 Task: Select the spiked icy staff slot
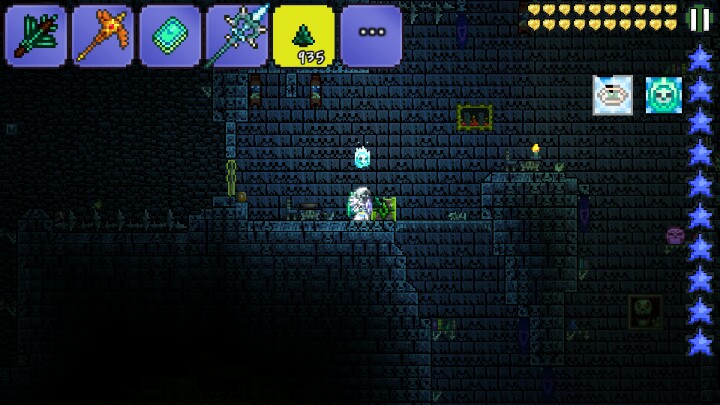pyautogui.click(x=238, y=36)
